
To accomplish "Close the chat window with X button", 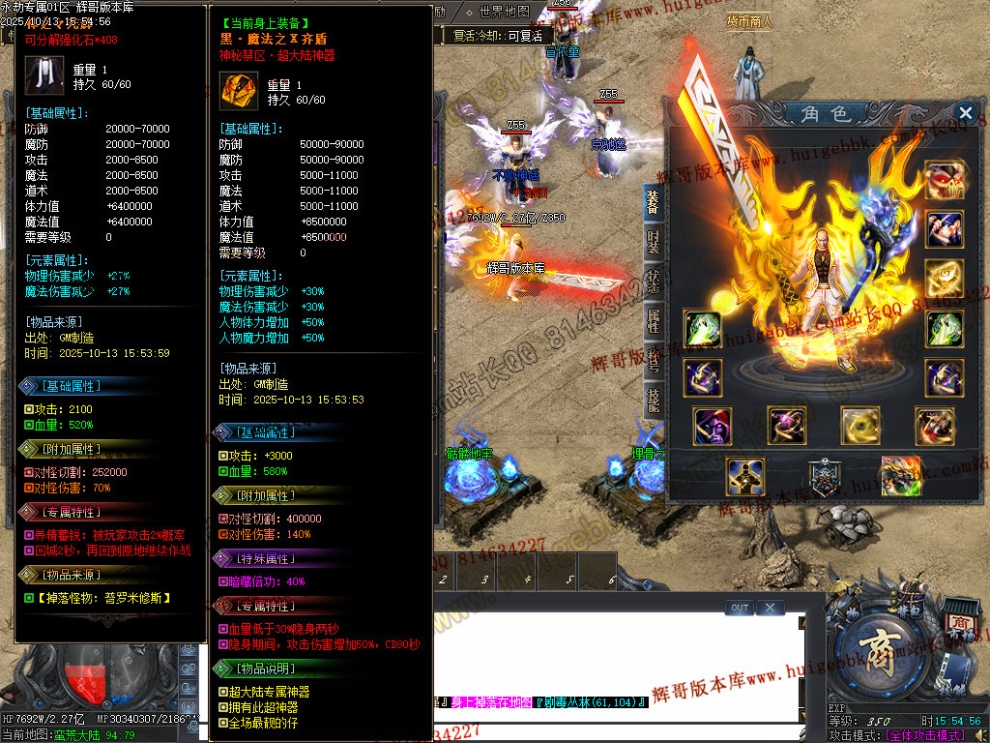I will pyautogui.click(x=768, y=607).
